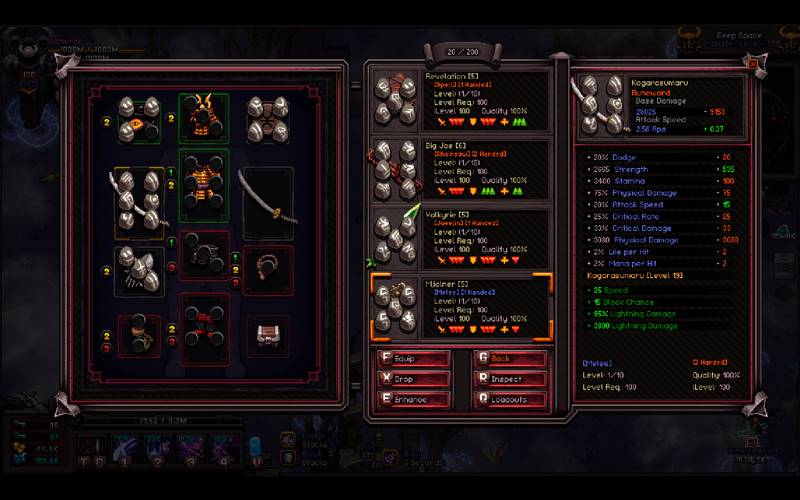
Task: Select the equipped samurai helmet slot
Action: coord(204,118)
